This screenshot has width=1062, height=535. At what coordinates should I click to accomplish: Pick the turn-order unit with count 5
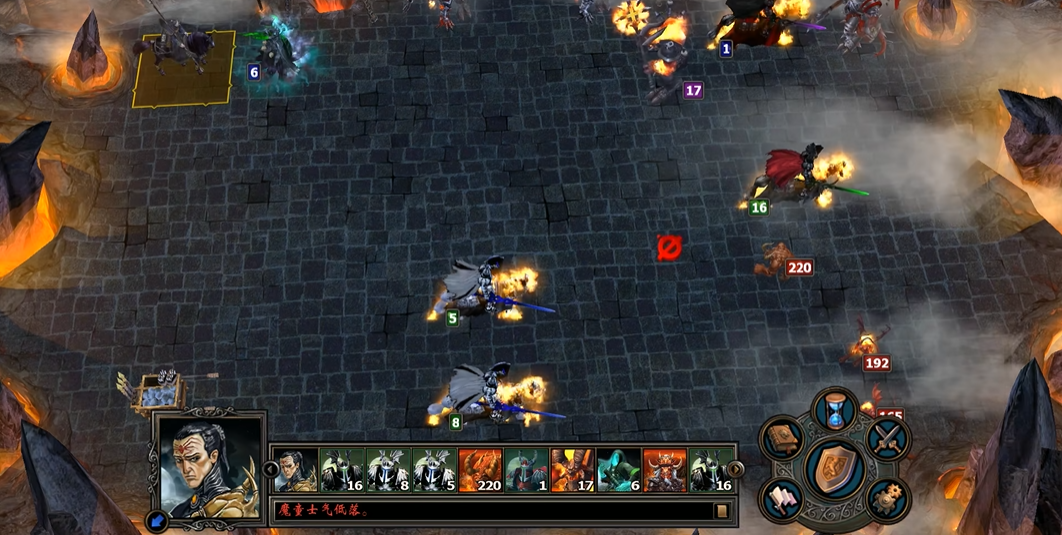(x=434, y=469)
